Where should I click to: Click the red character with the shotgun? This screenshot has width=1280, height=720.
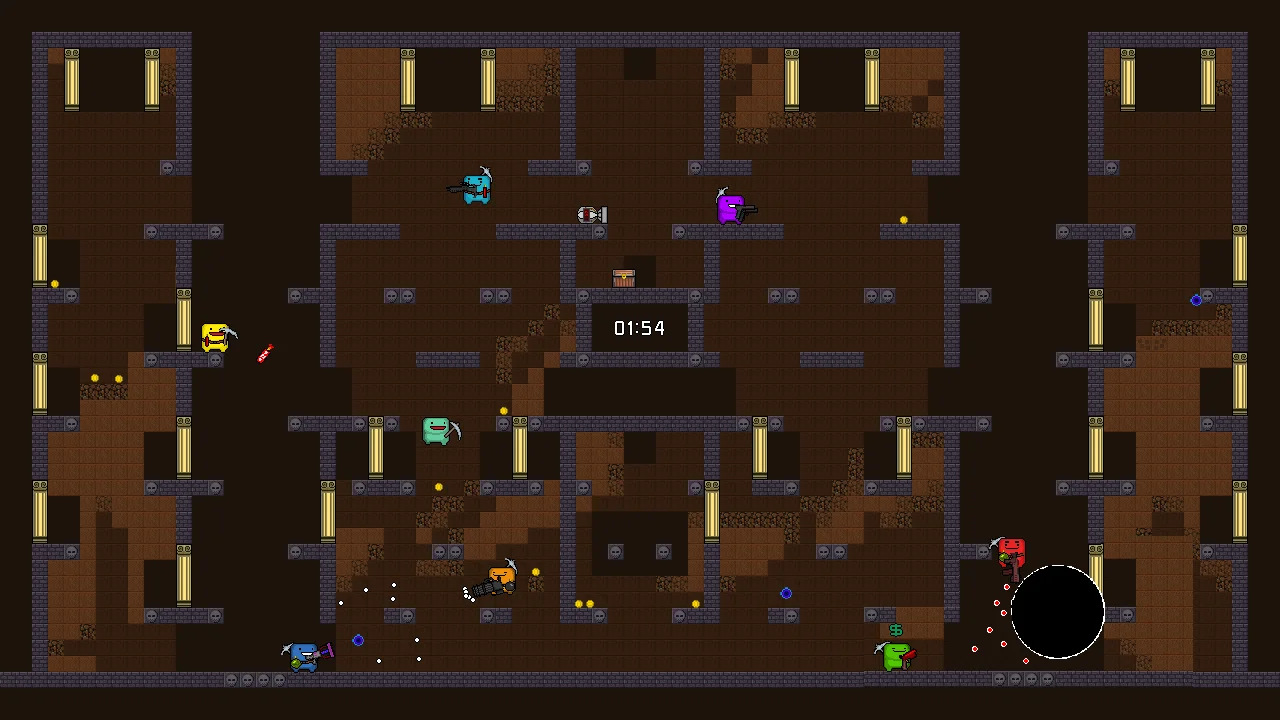click(x=1010, y=552)
